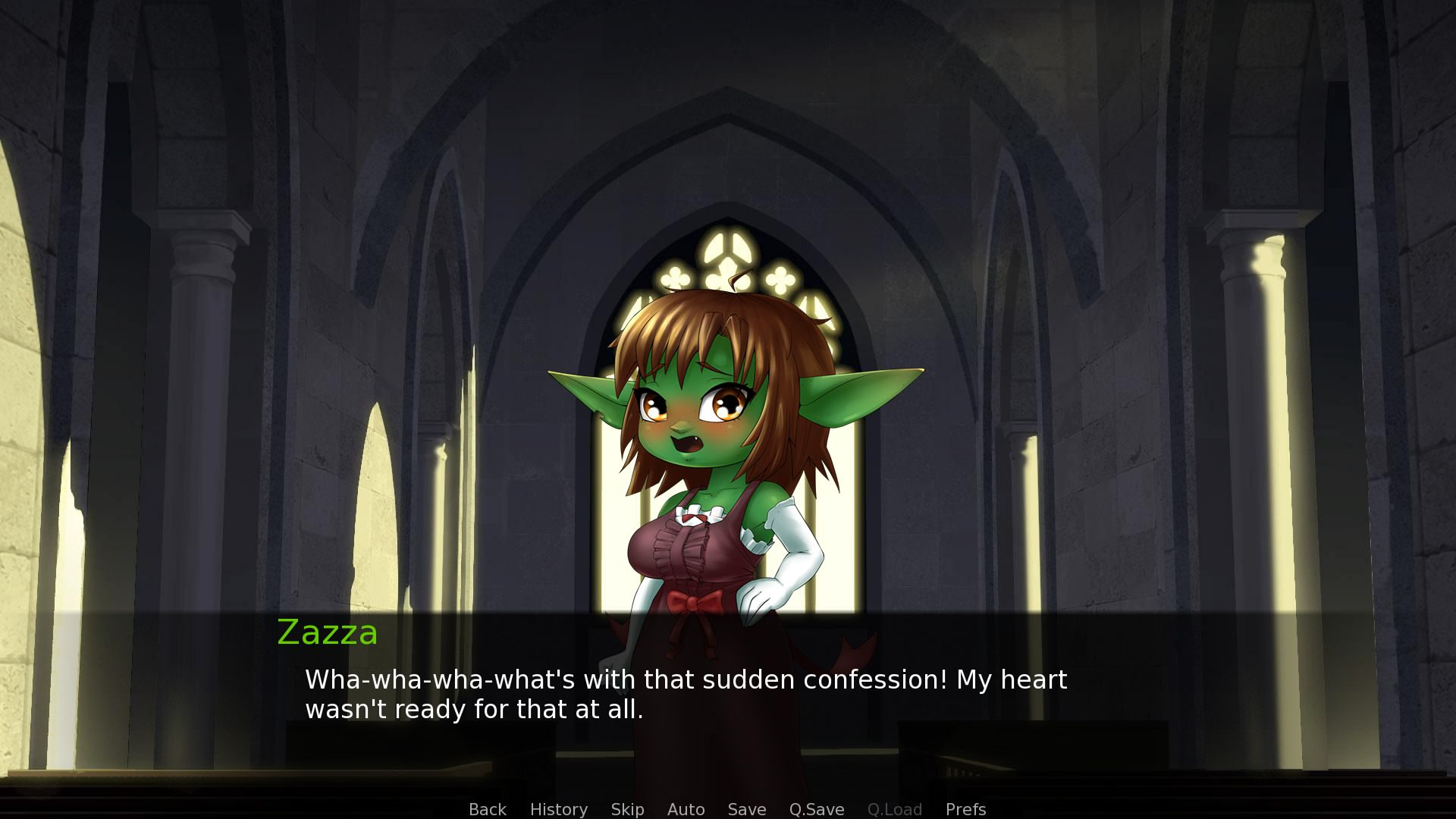The width and height of the screenshot is (1456, 819).
Task: Click the quick menu bar at bottom
Action: pyautogui.click(x=728, y=809)
